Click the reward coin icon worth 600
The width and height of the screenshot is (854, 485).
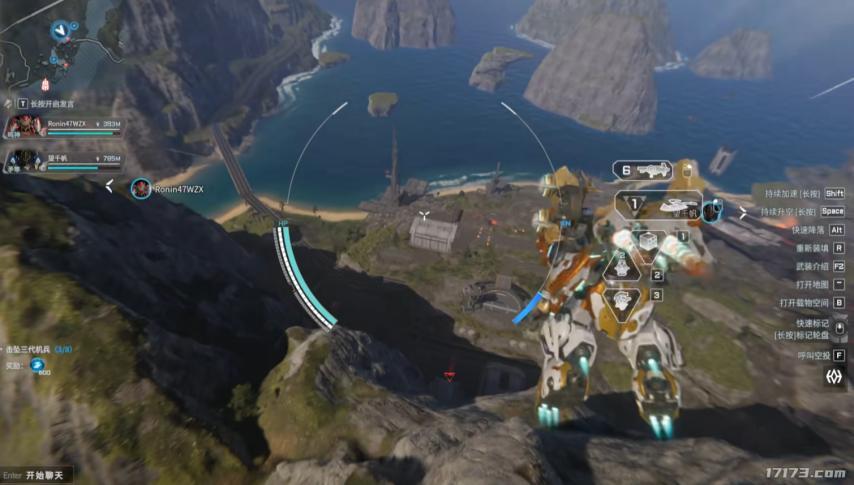[x=38, y=365]
